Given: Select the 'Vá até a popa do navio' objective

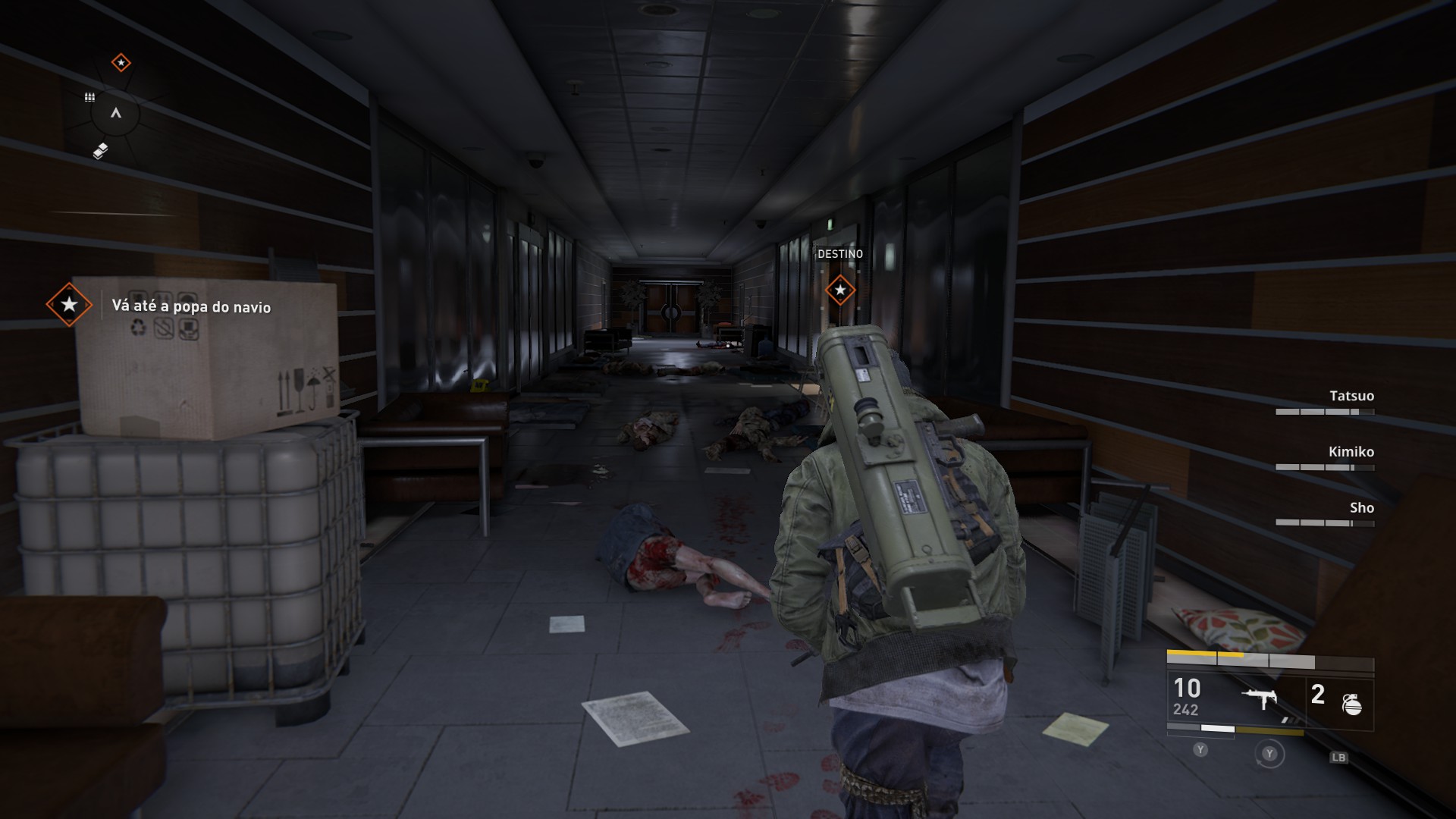Looking at the screenshot, I should tap(191, 306).
